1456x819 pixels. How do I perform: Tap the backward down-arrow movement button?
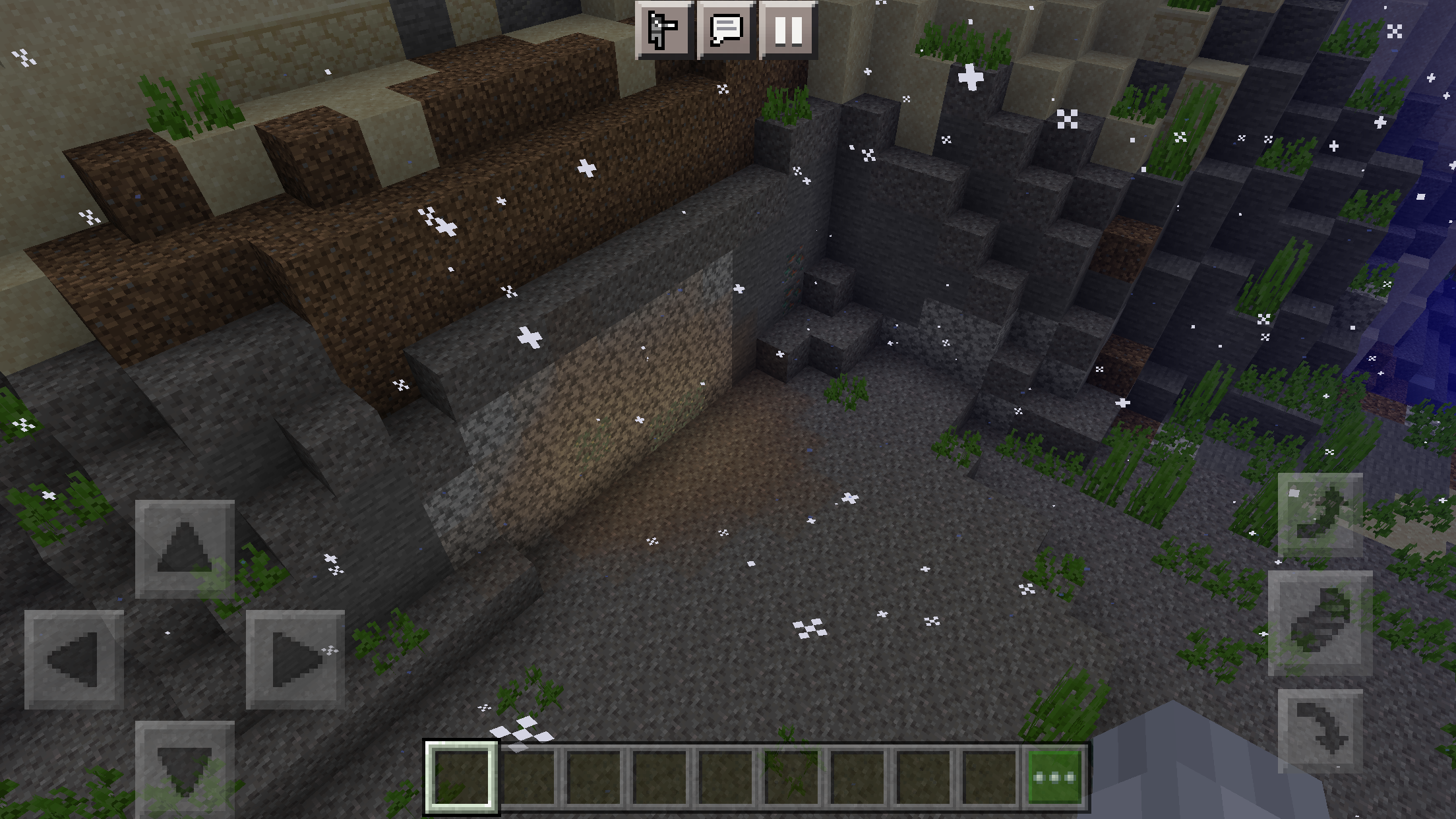pyautogui.click(x=185, y=768)
